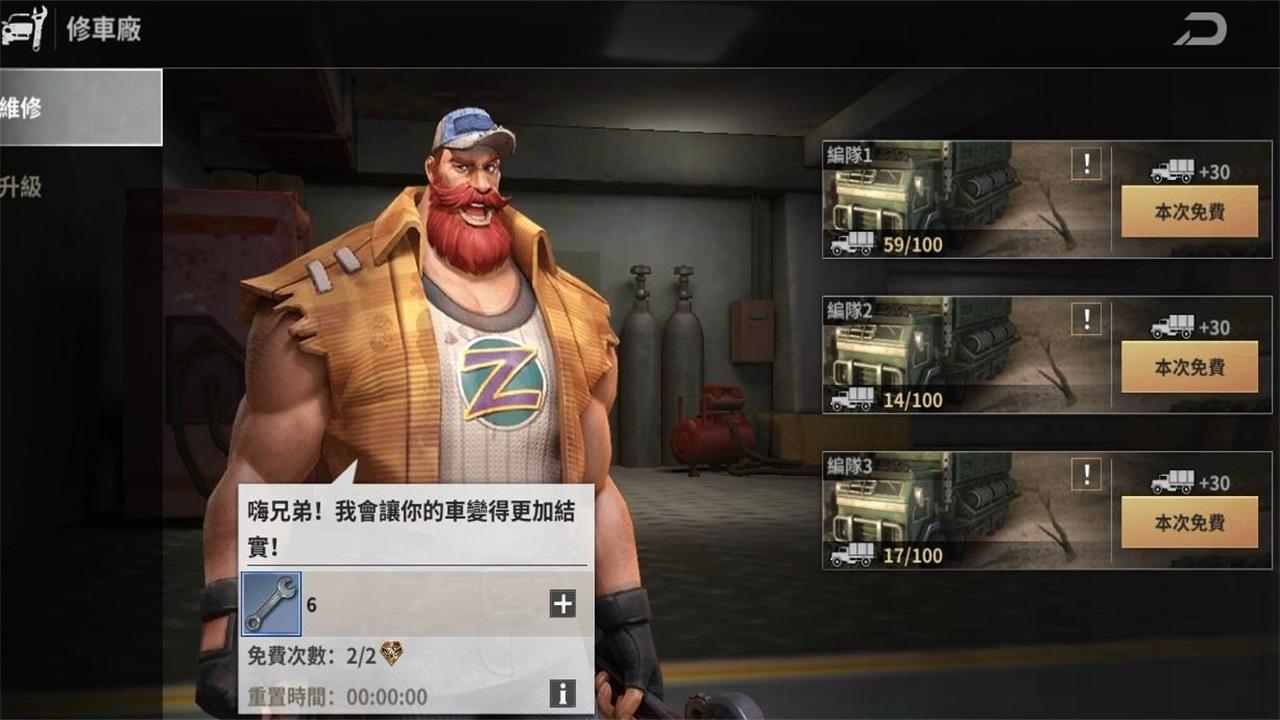Click the car repair icon in the top-left header
Screen dimensions: 1280x720
[24, 28]
